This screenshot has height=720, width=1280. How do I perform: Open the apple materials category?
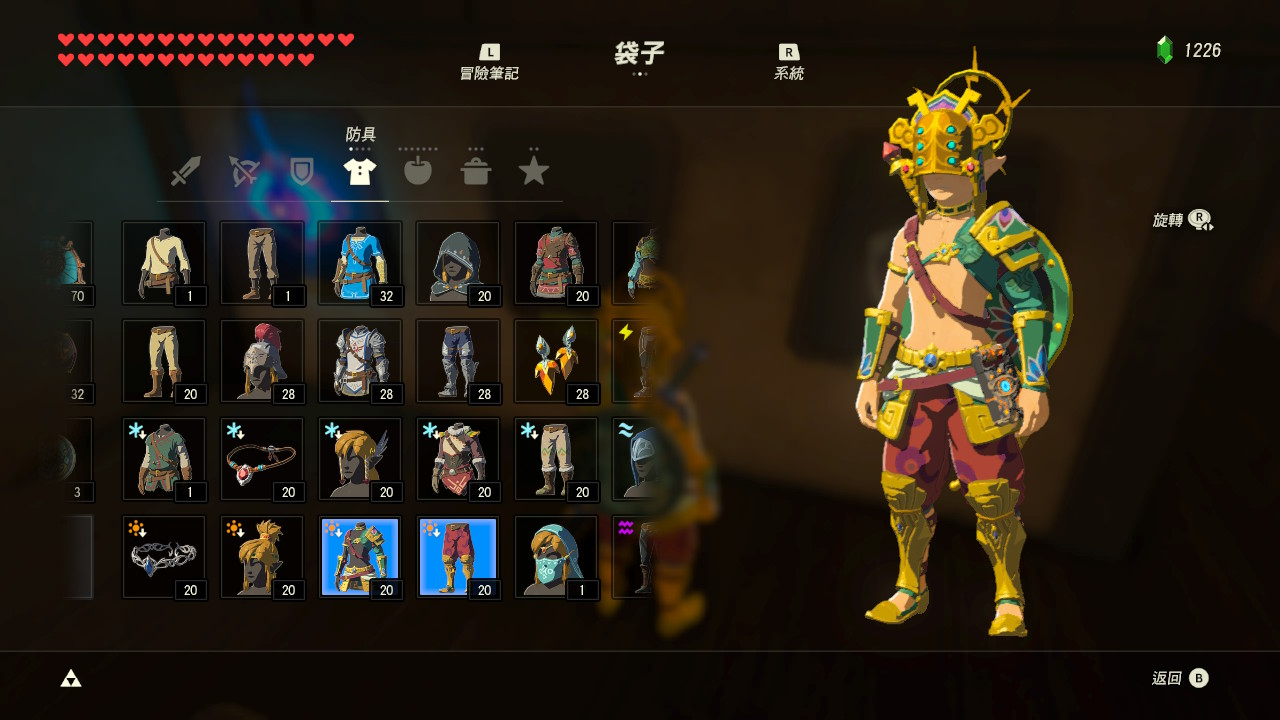point(418,170)
